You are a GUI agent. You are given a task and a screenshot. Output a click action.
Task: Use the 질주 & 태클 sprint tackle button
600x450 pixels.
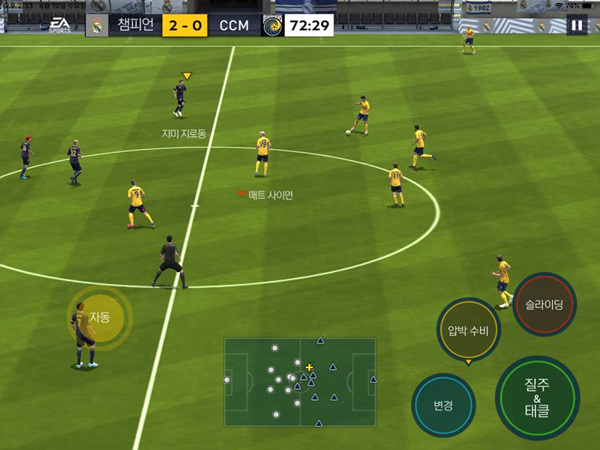[x=537, y=397]
